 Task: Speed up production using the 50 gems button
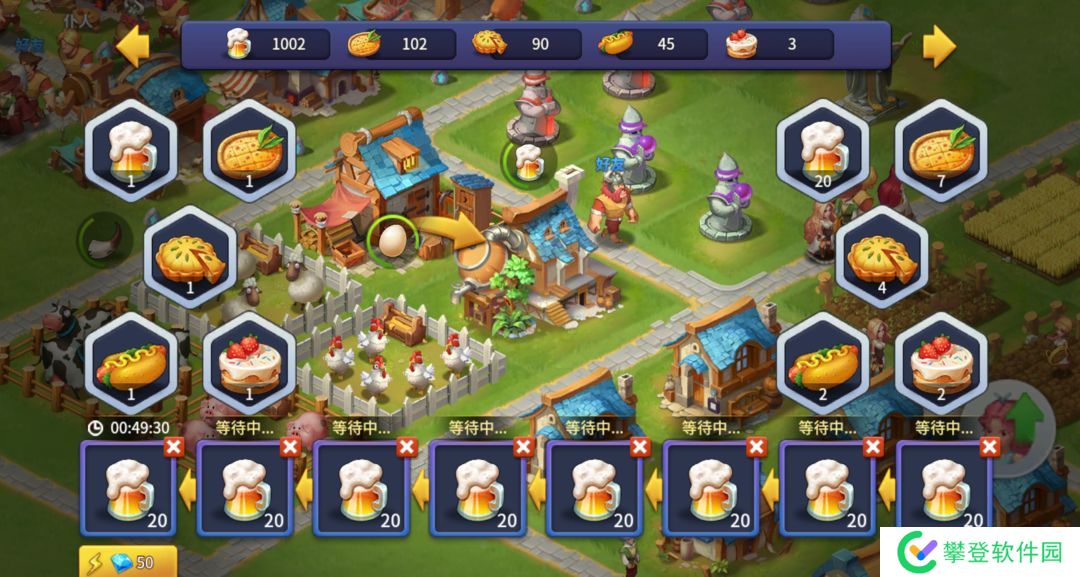(x=128, y=562)
